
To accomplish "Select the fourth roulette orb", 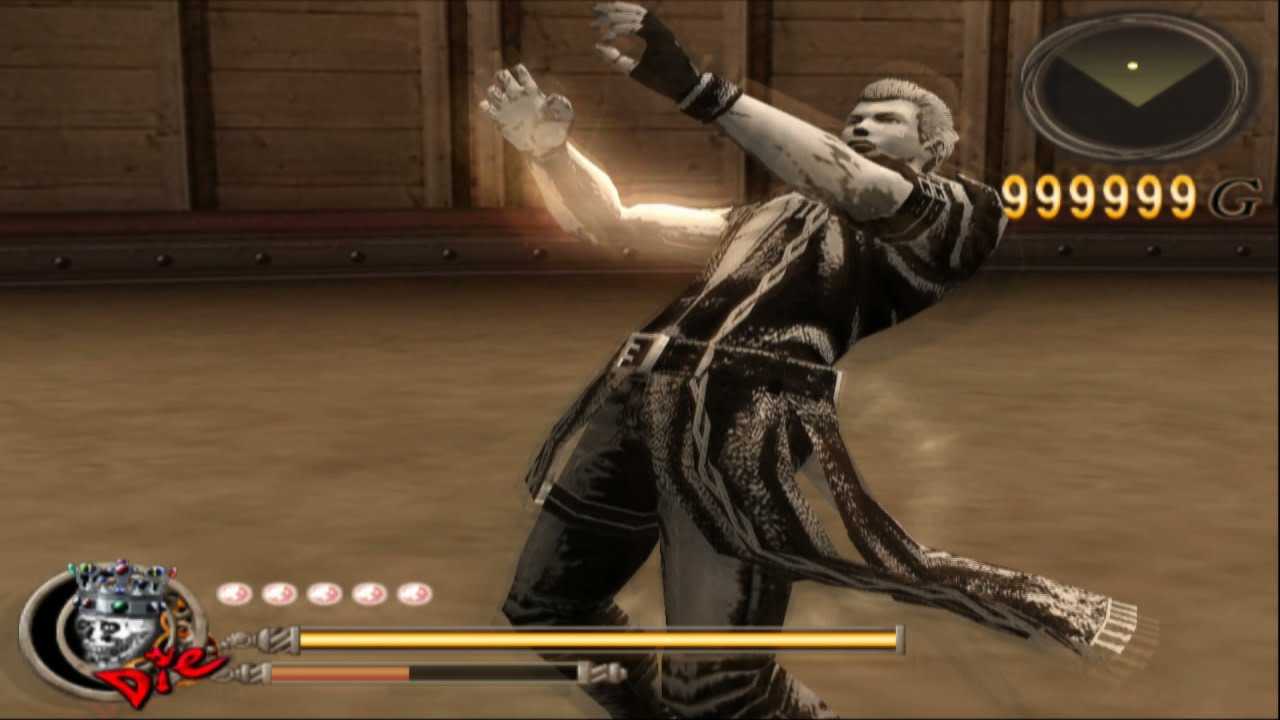I will pos(369,593).
